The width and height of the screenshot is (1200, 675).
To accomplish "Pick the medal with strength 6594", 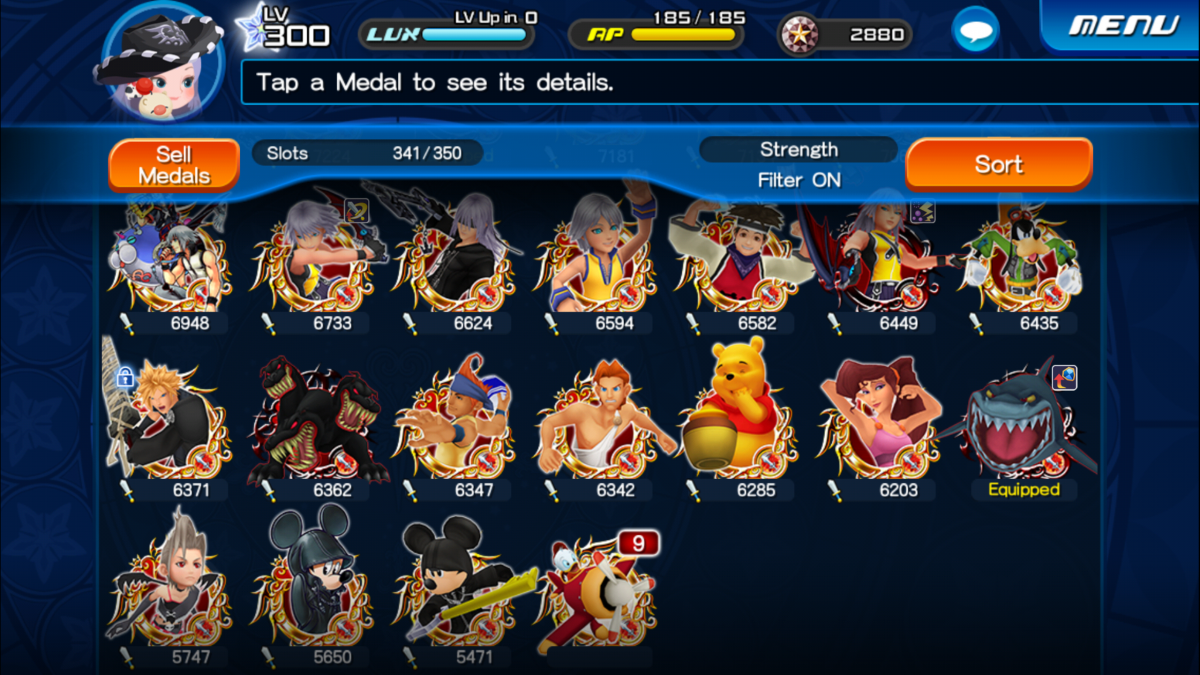I will pos(597,260).
